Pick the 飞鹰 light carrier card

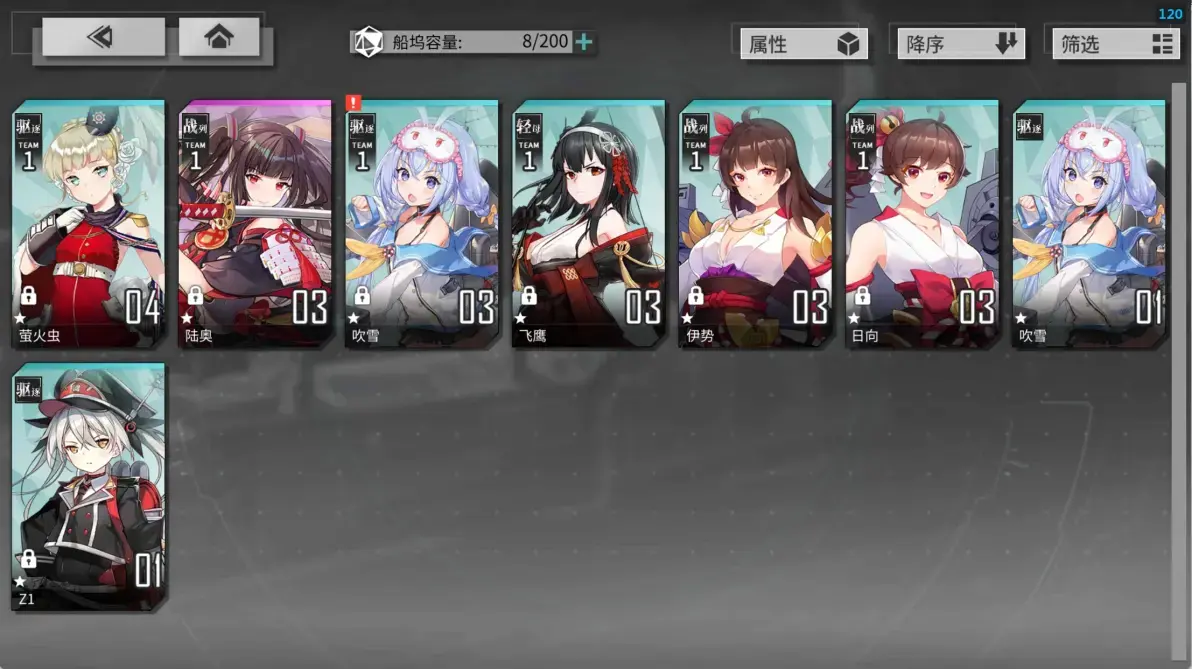click(589, 223)
